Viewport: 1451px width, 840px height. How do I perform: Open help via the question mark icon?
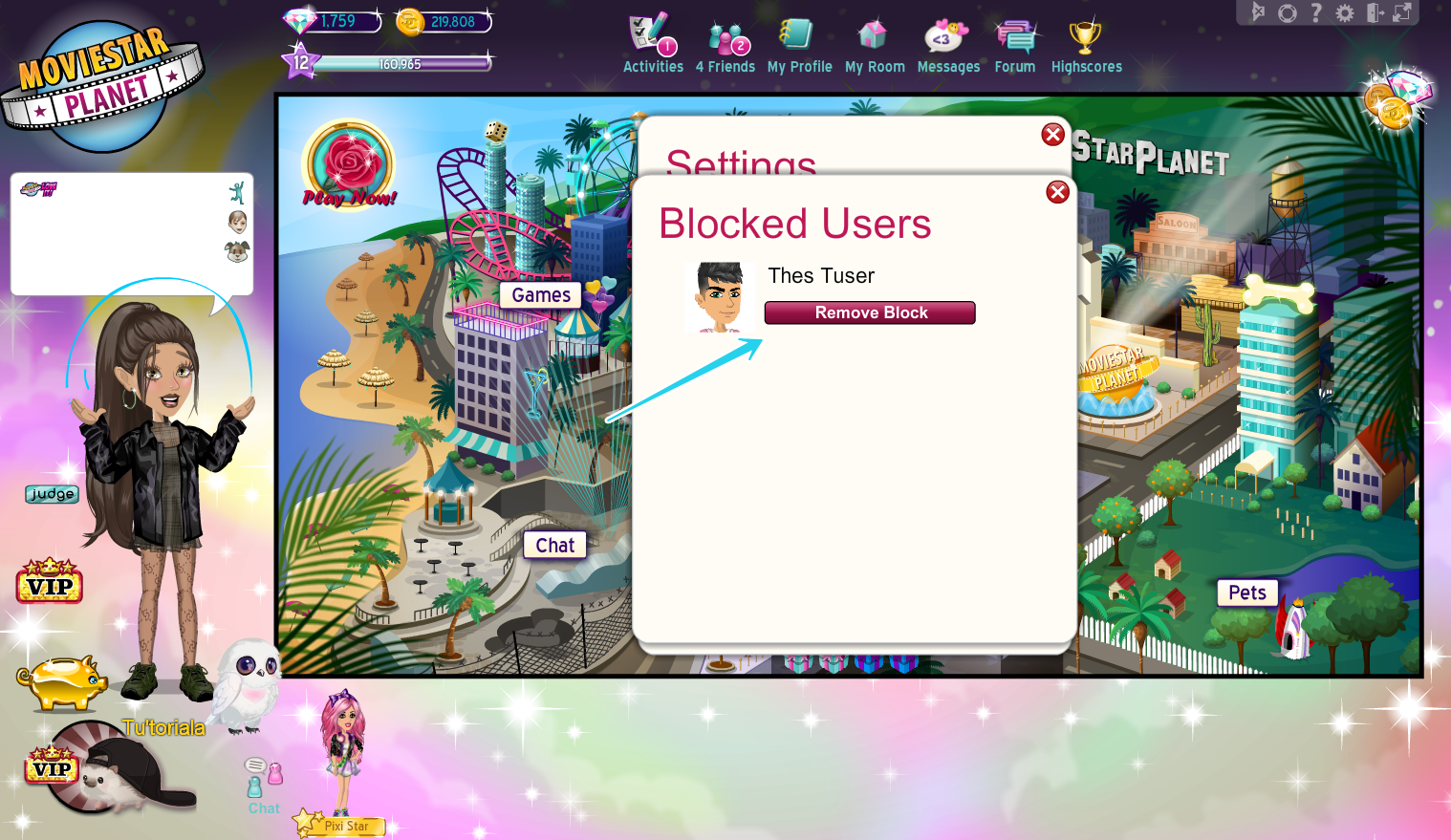pyautogui.click(x=1316, y=12)
